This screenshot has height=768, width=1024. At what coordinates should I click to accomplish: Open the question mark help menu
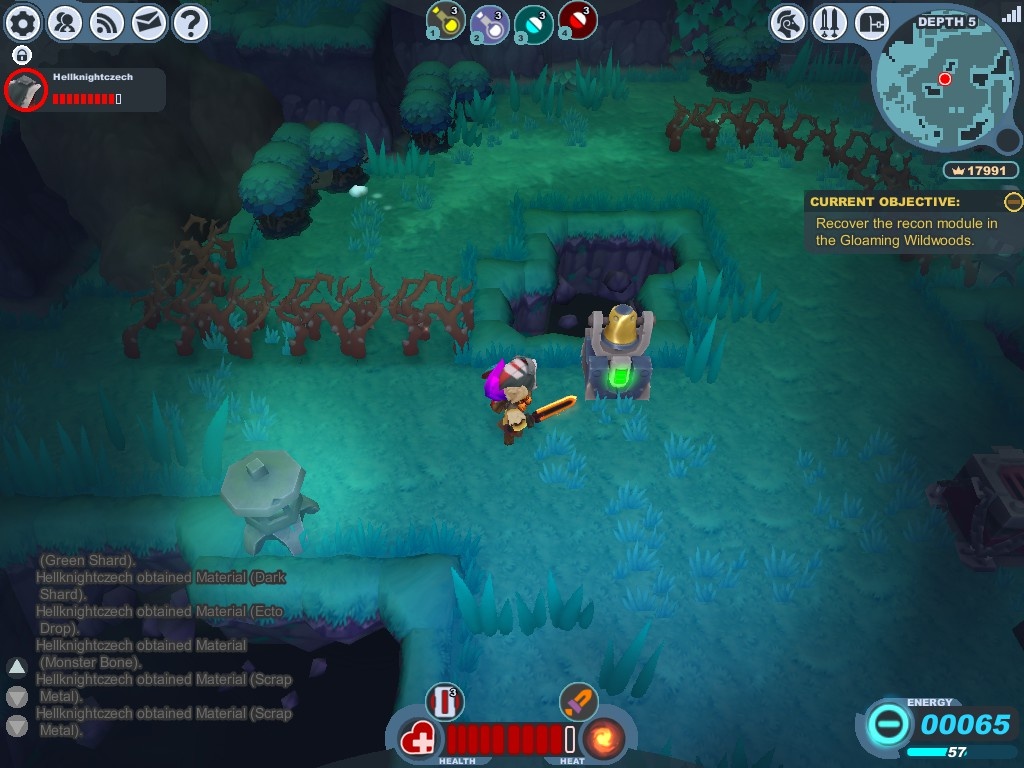(x=191, y=22)
